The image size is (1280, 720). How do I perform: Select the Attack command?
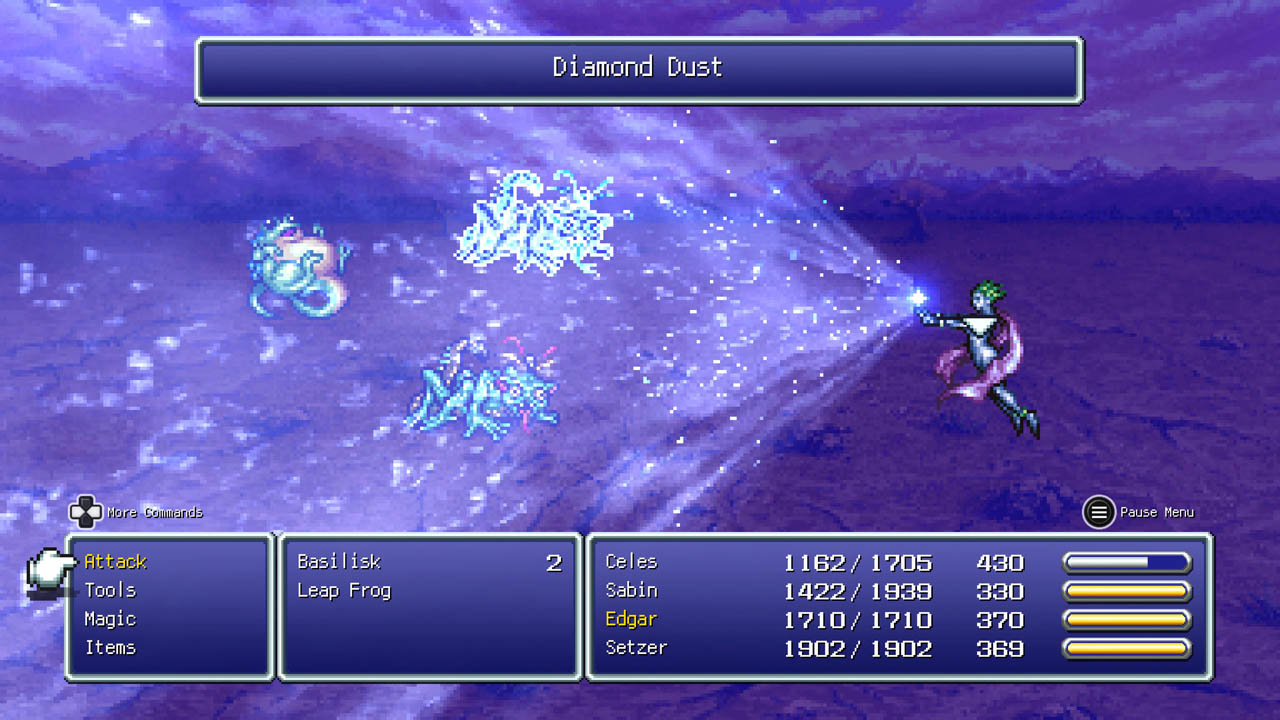(x=115, y=562)
